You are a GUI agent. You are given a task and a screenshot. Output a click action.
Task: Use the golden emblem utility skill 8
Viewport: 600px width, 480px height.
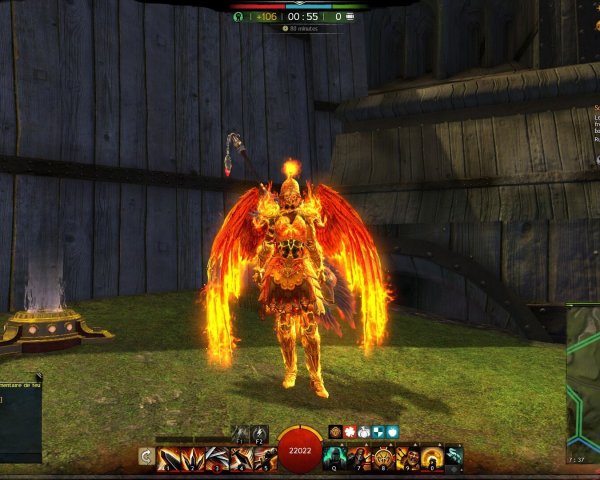click(x=383, y=458)
